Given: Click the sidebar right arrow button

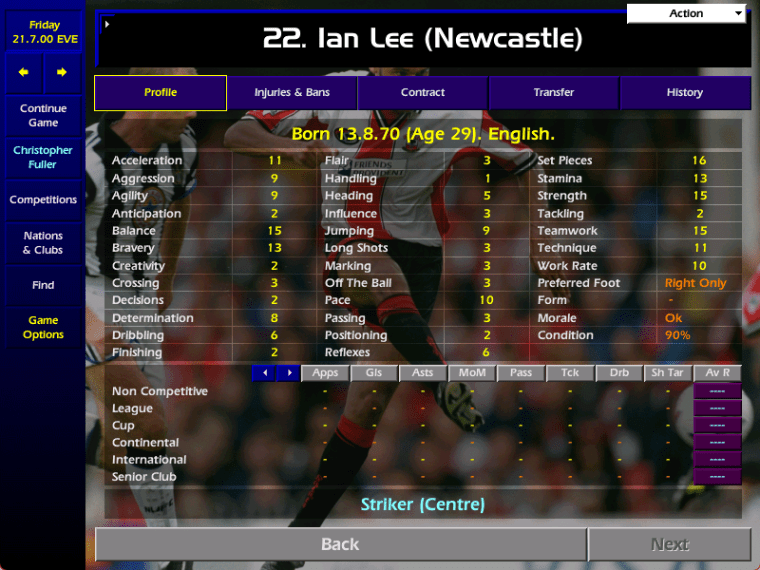Looking at the screenshot, I should (62, 72).
